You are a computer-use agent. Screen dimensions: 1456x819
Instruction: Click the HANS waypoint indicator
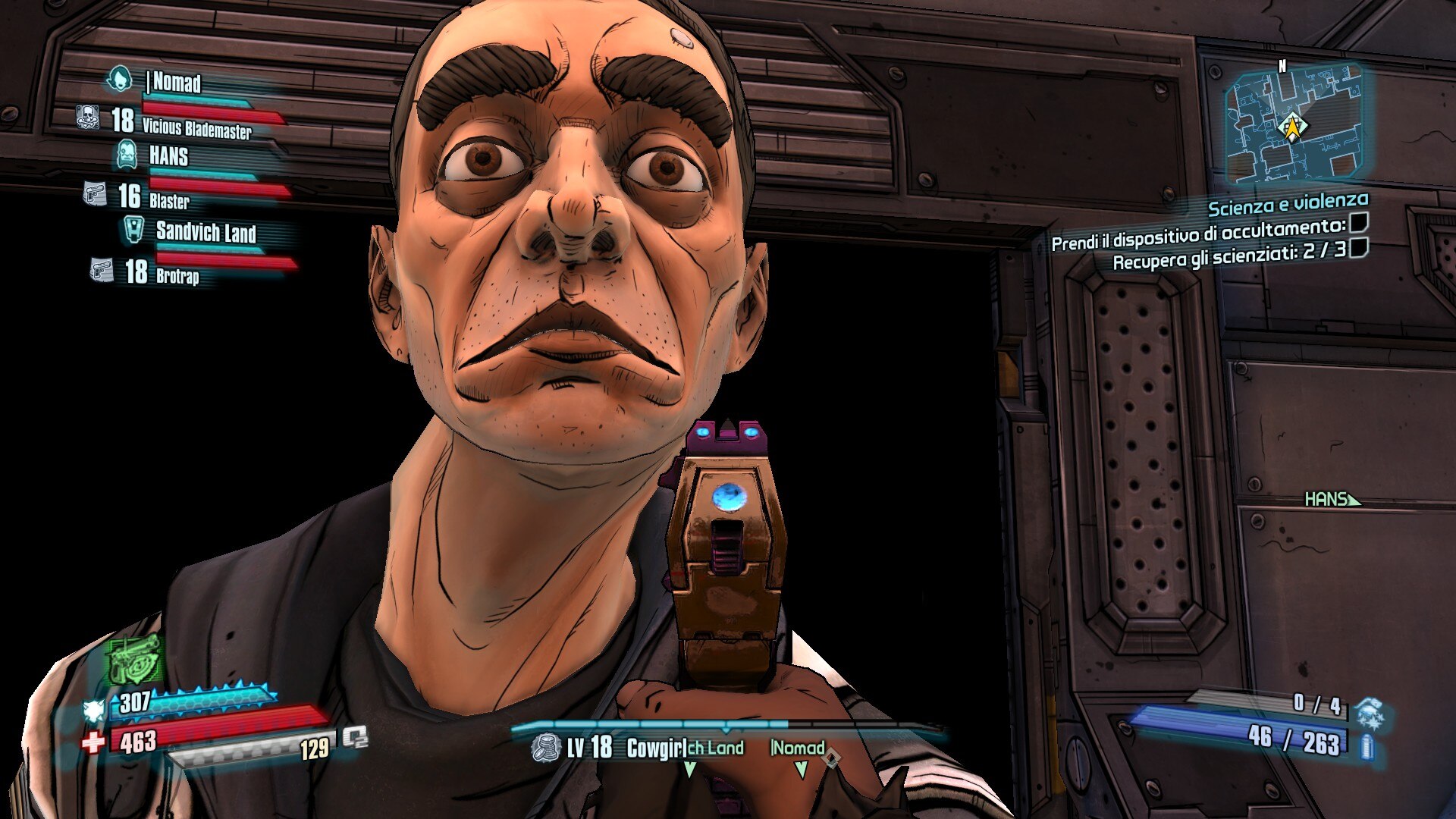point(1332,499)
